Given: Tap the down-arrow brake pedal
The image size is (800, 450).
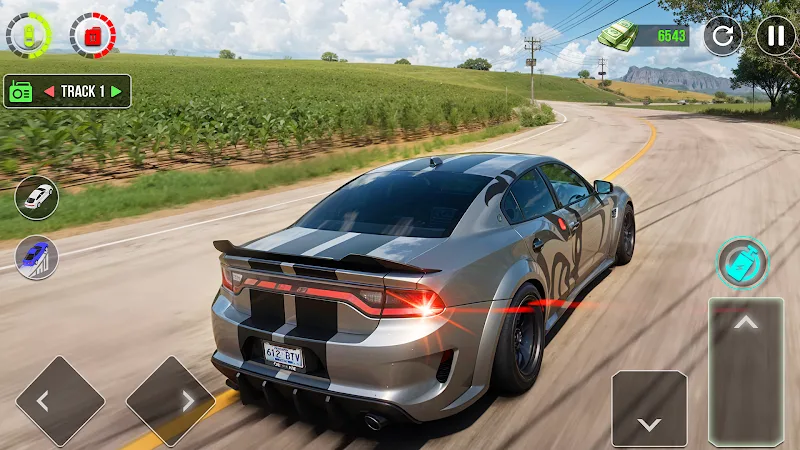Looking at the screenshot, I should pos(649,409).
